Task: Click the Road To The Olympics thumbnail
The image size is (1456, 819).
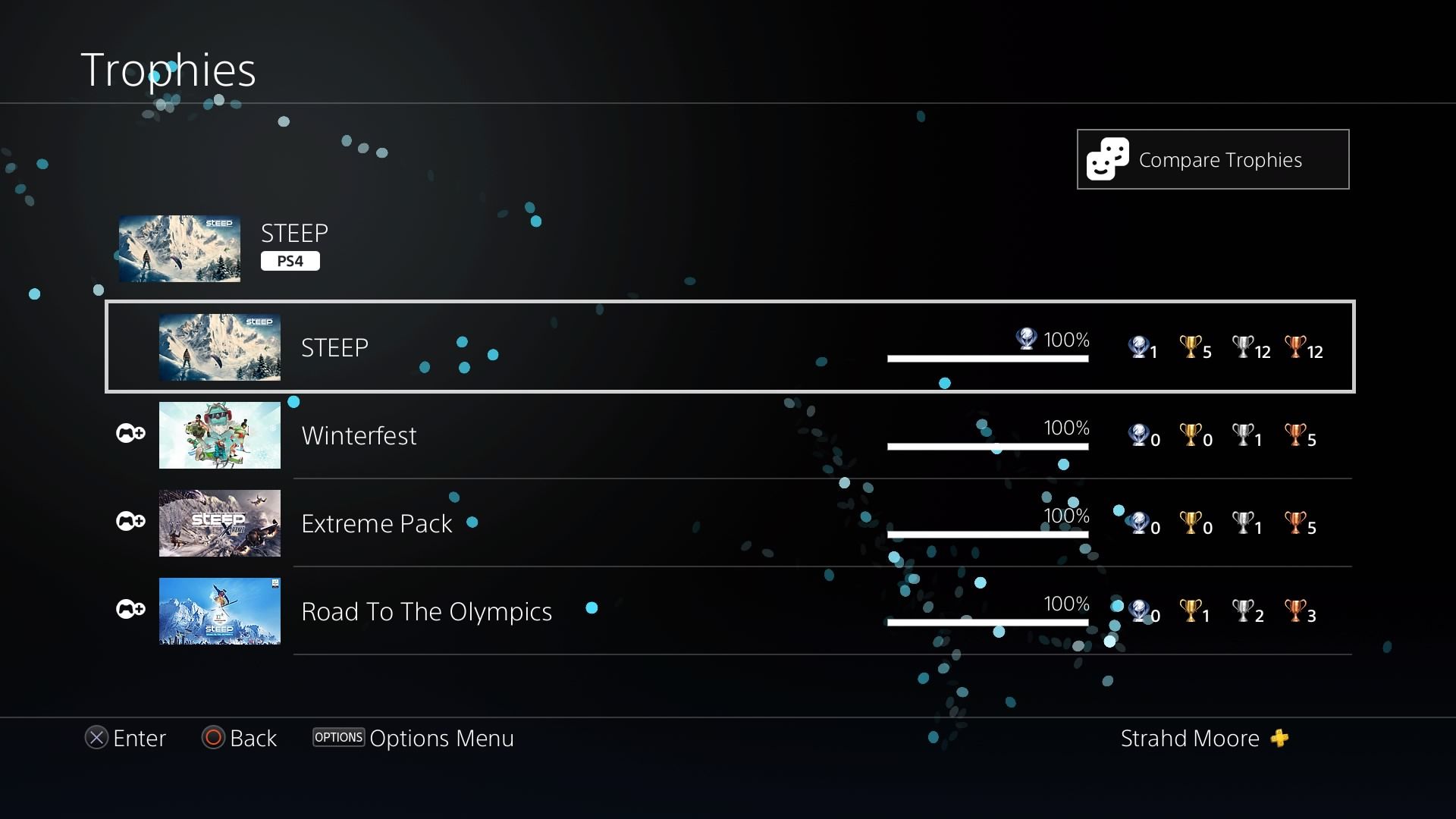Action: click(x=219, y=610)
